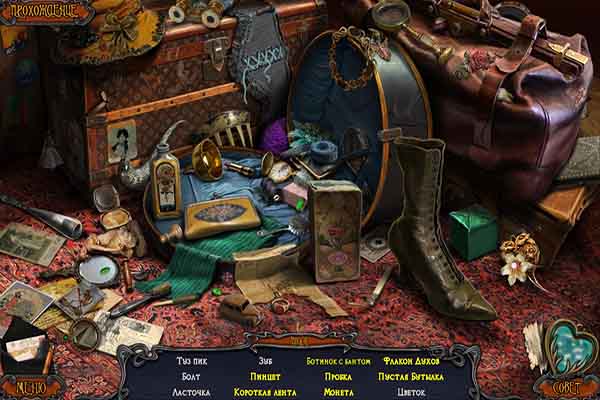
Task: Select 'Зуб' in the item list
Action: 264,360
